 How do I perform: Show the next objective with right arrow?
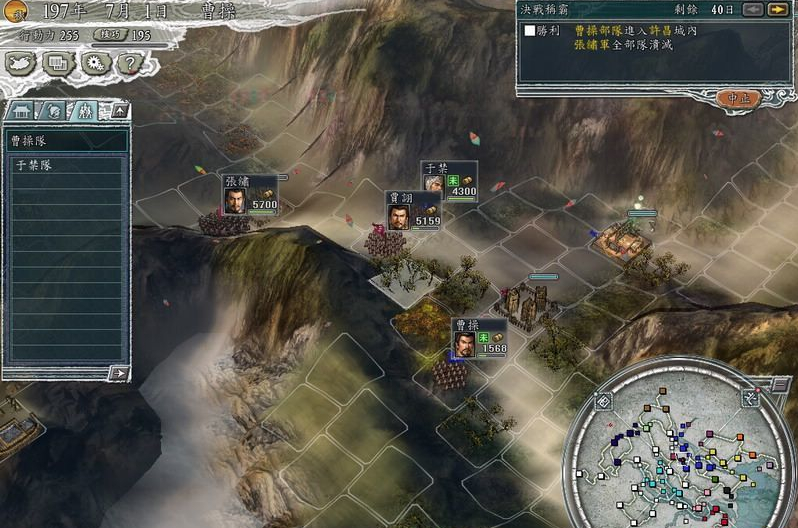pos(775,10)
